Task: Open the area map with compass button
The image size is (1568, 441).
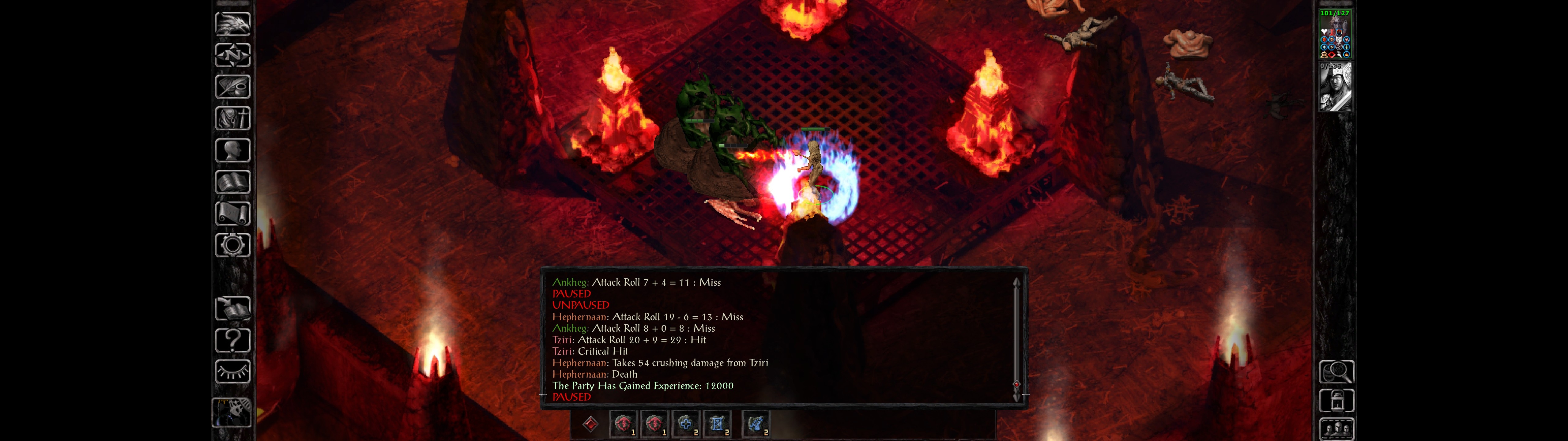Action: 232,55
